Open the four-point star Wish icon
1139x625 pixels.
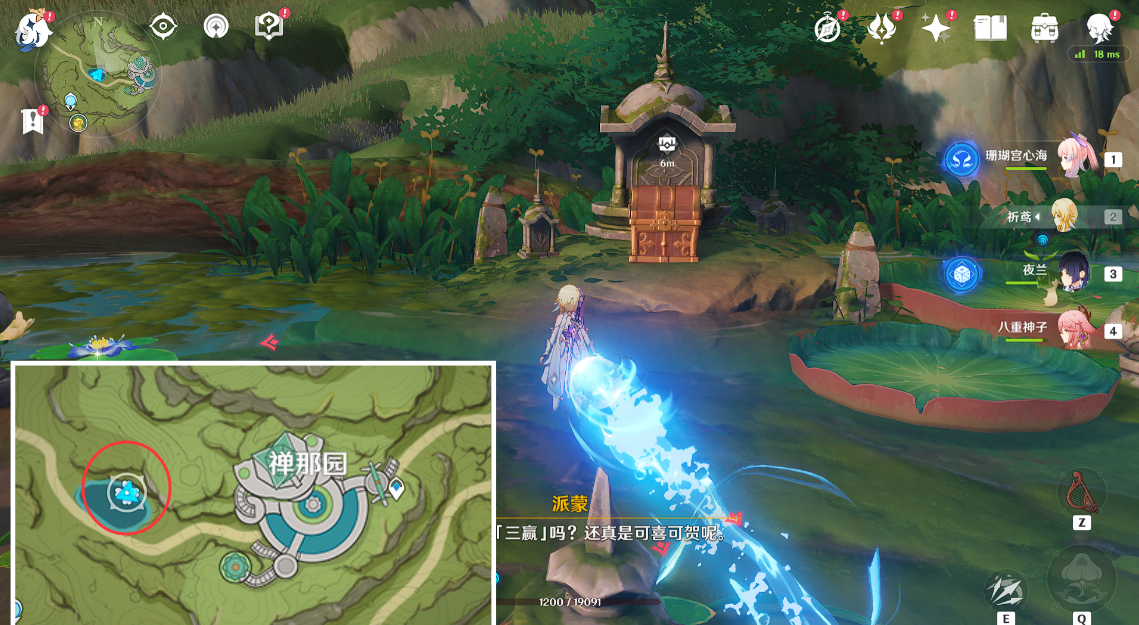[936, 29]
